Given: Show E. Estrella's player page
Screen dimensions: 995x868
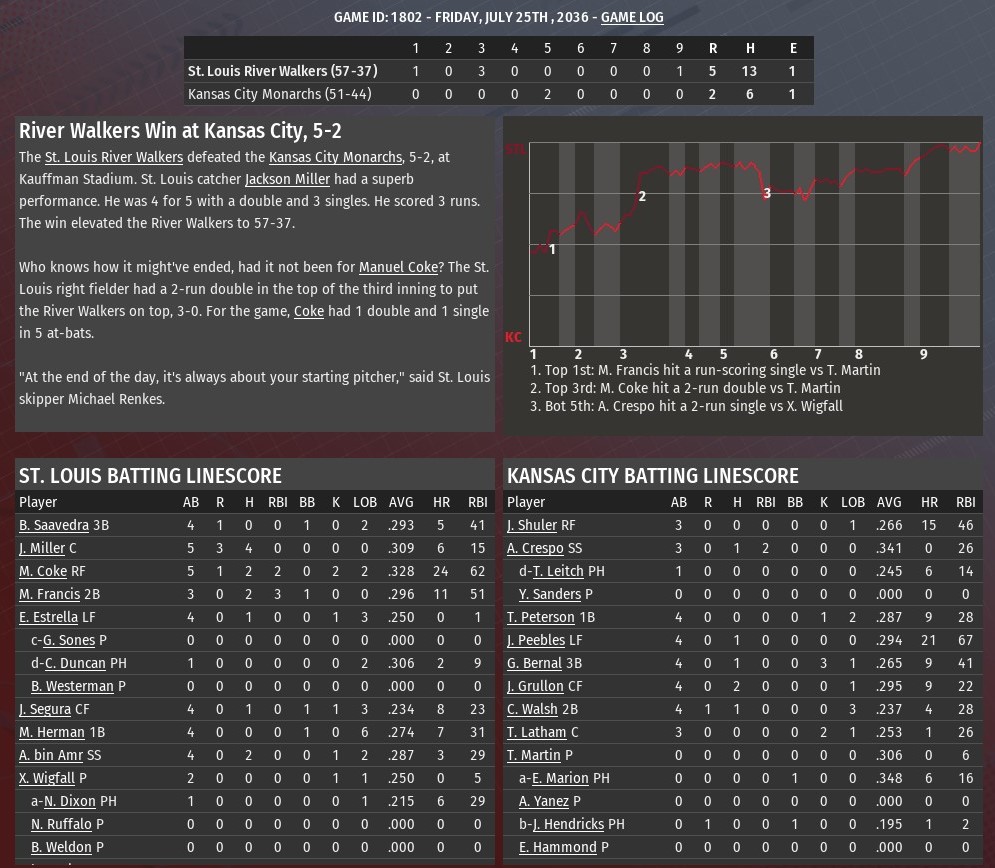Looking at the screenshot, I should click(x=48, y=617).
